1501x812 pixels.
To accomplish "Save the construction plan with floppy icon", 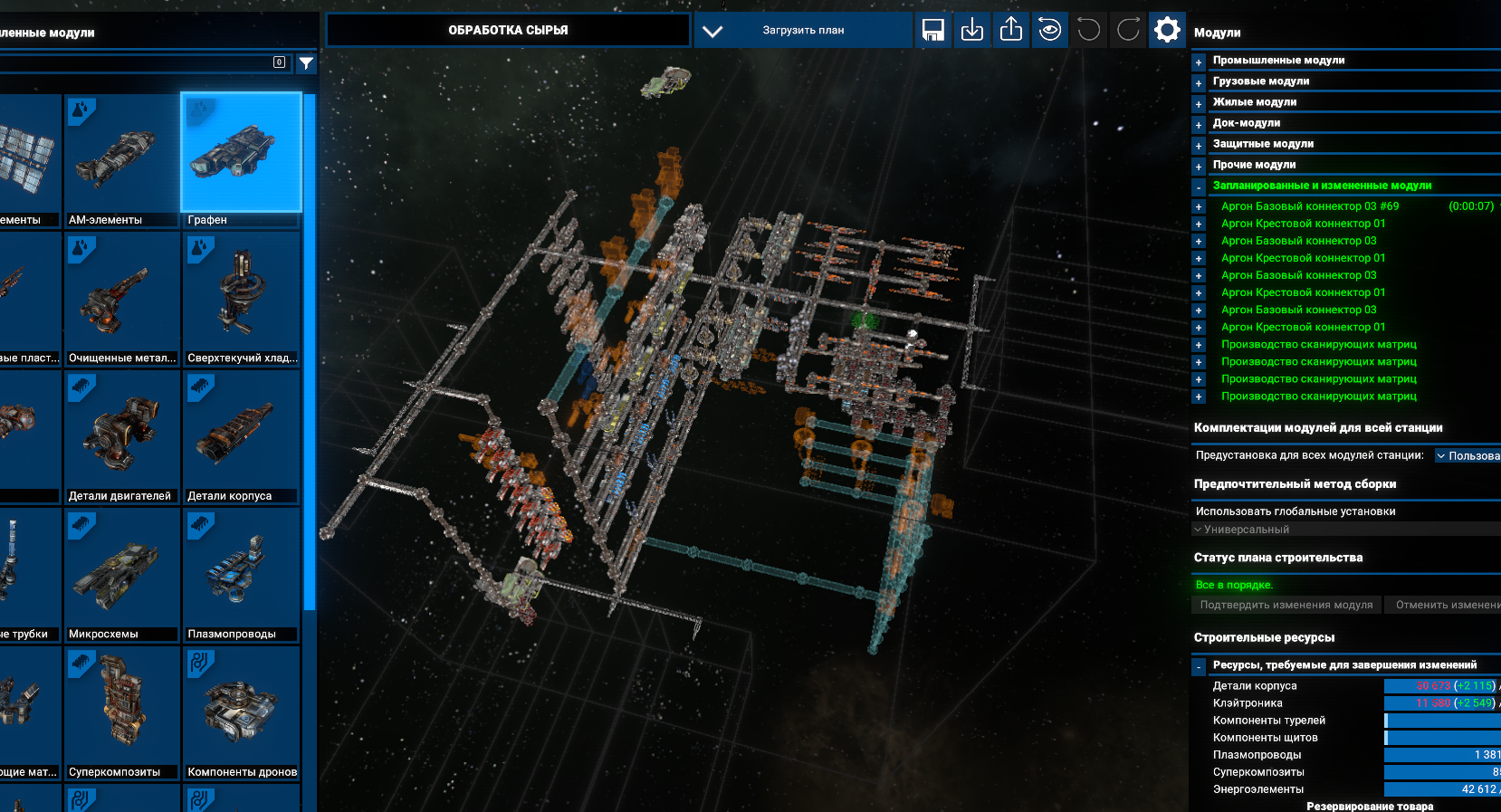I will tap(932, 30).
